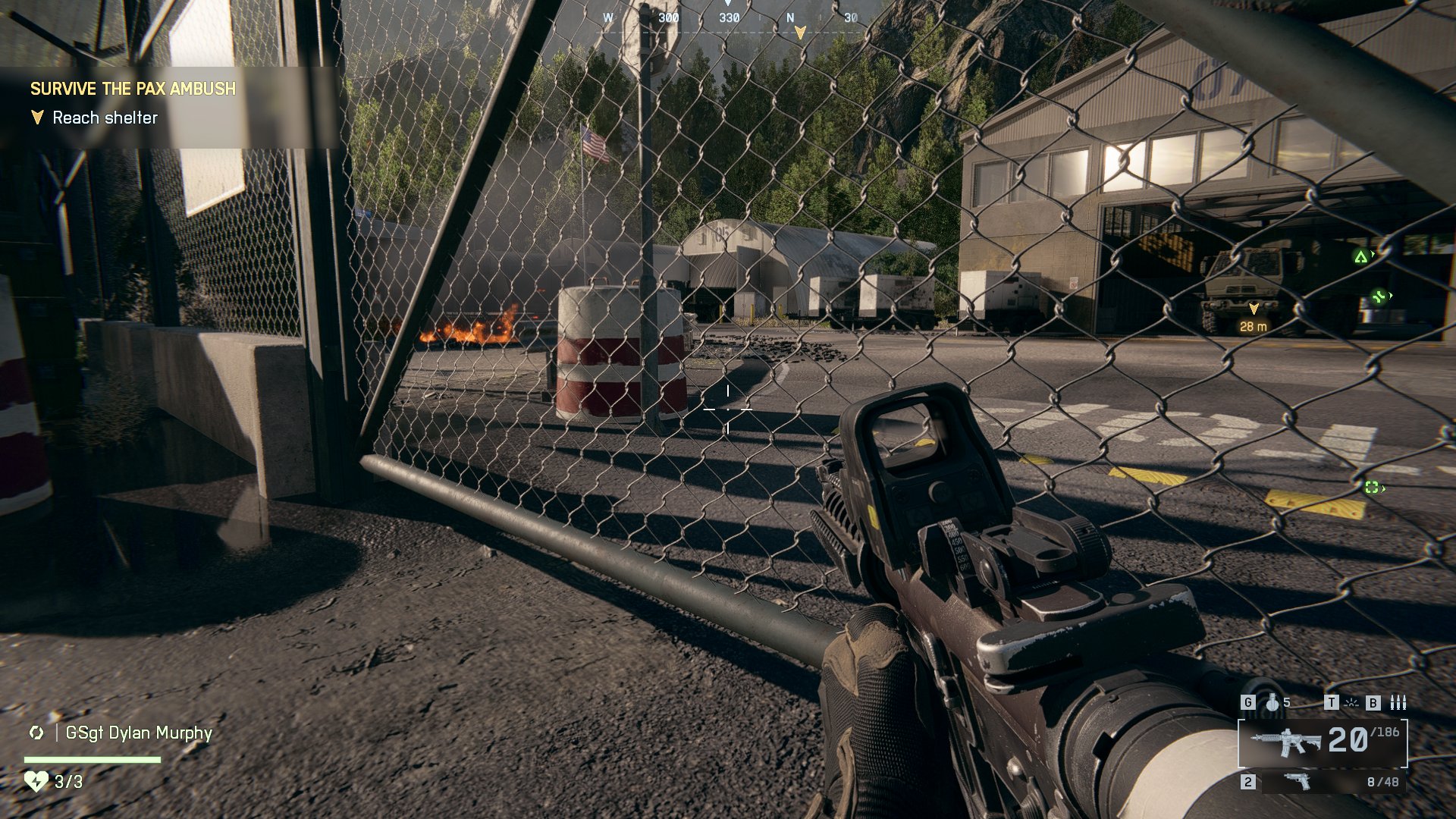Click the three-bullet ammo type icon
This screenshot has width=1456, height=819.
(1398, 703)
